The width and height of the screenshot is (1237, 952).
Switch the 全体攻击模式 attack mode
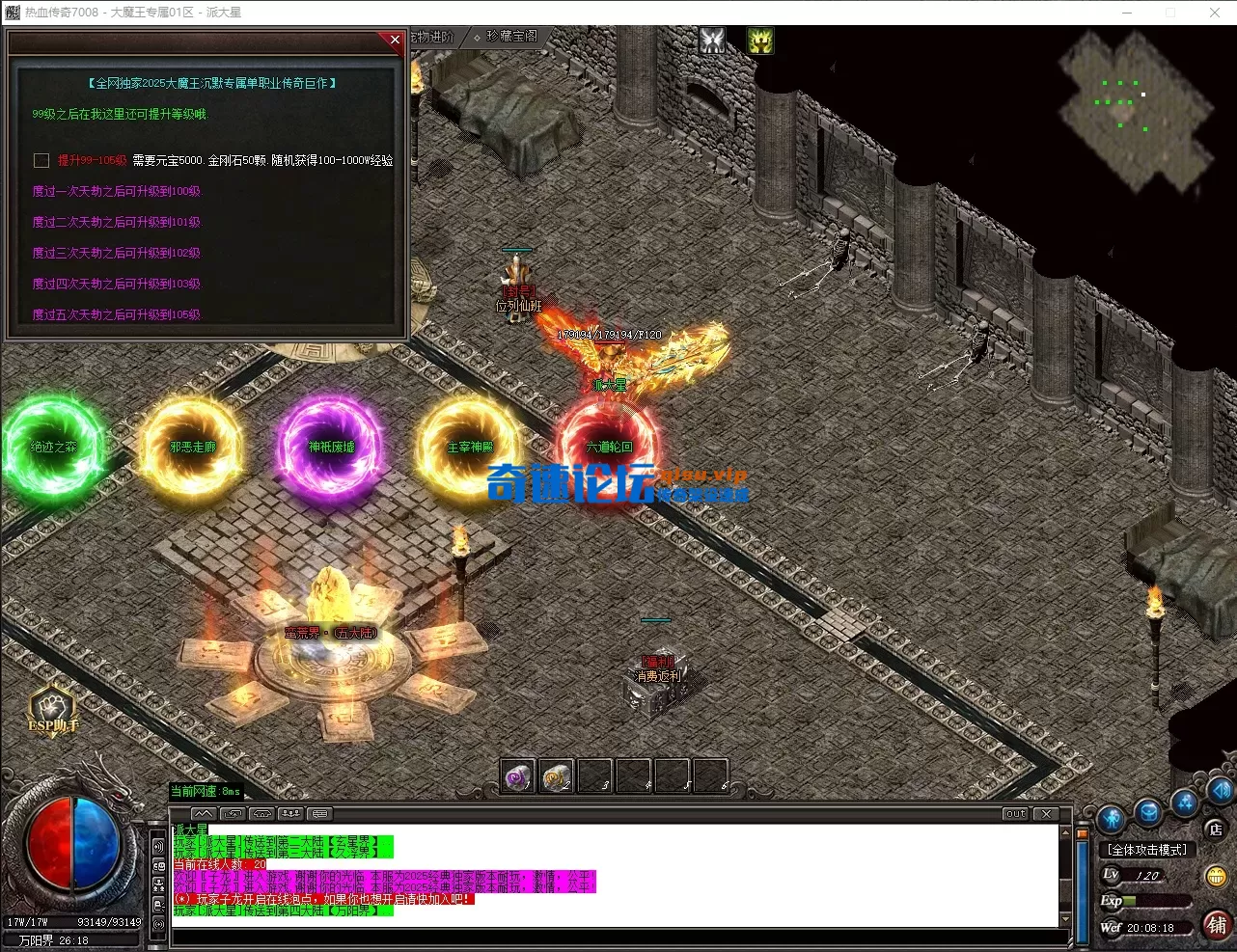pos(1147,850)
